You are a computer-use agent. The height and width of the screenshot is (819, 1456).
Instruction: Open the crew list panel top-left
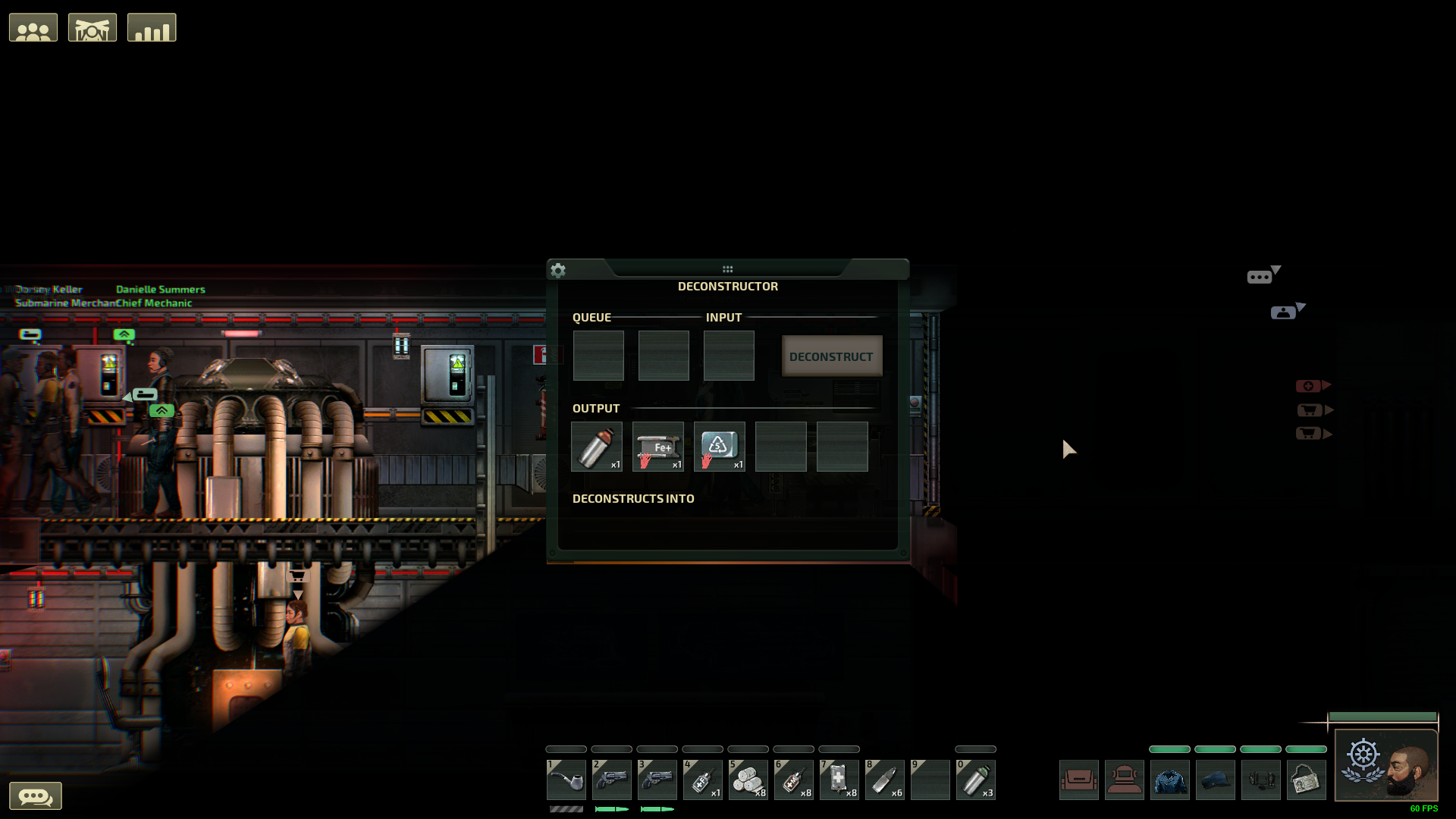[33, 27]
